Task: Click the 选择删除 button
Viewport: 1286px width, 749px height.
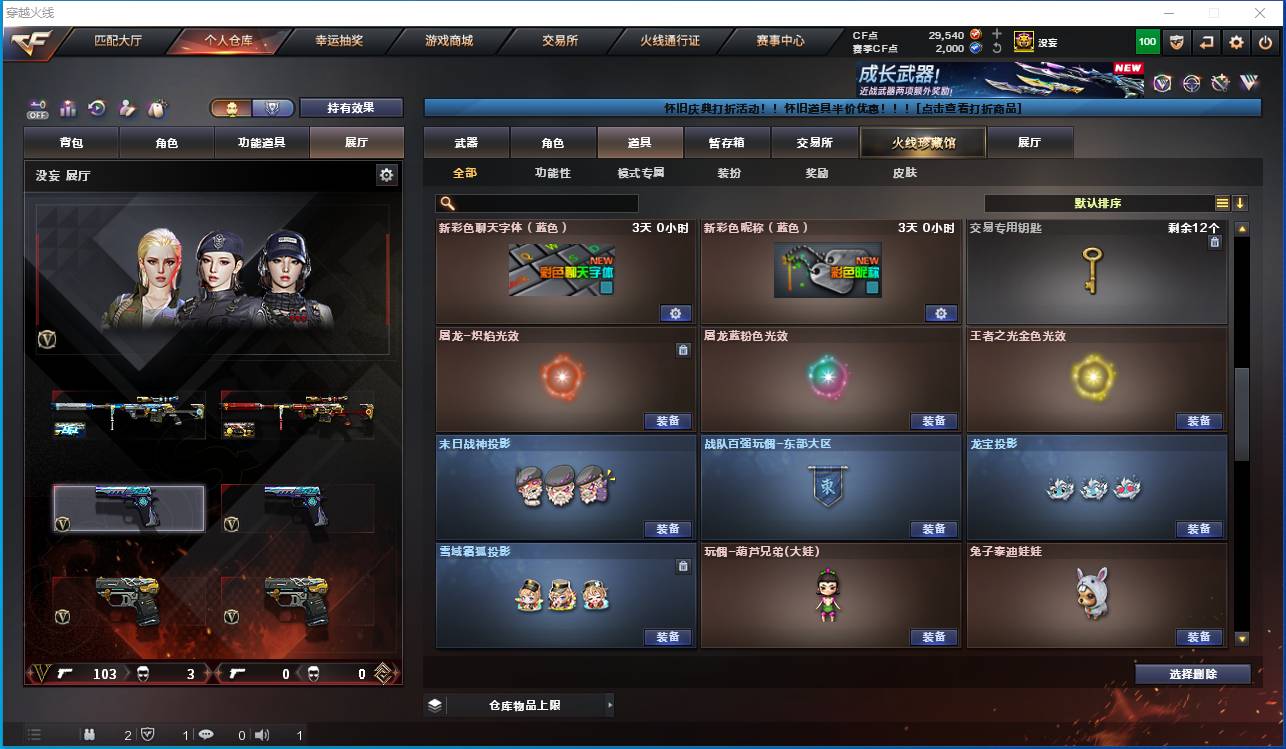Action: coord(1192,673)
